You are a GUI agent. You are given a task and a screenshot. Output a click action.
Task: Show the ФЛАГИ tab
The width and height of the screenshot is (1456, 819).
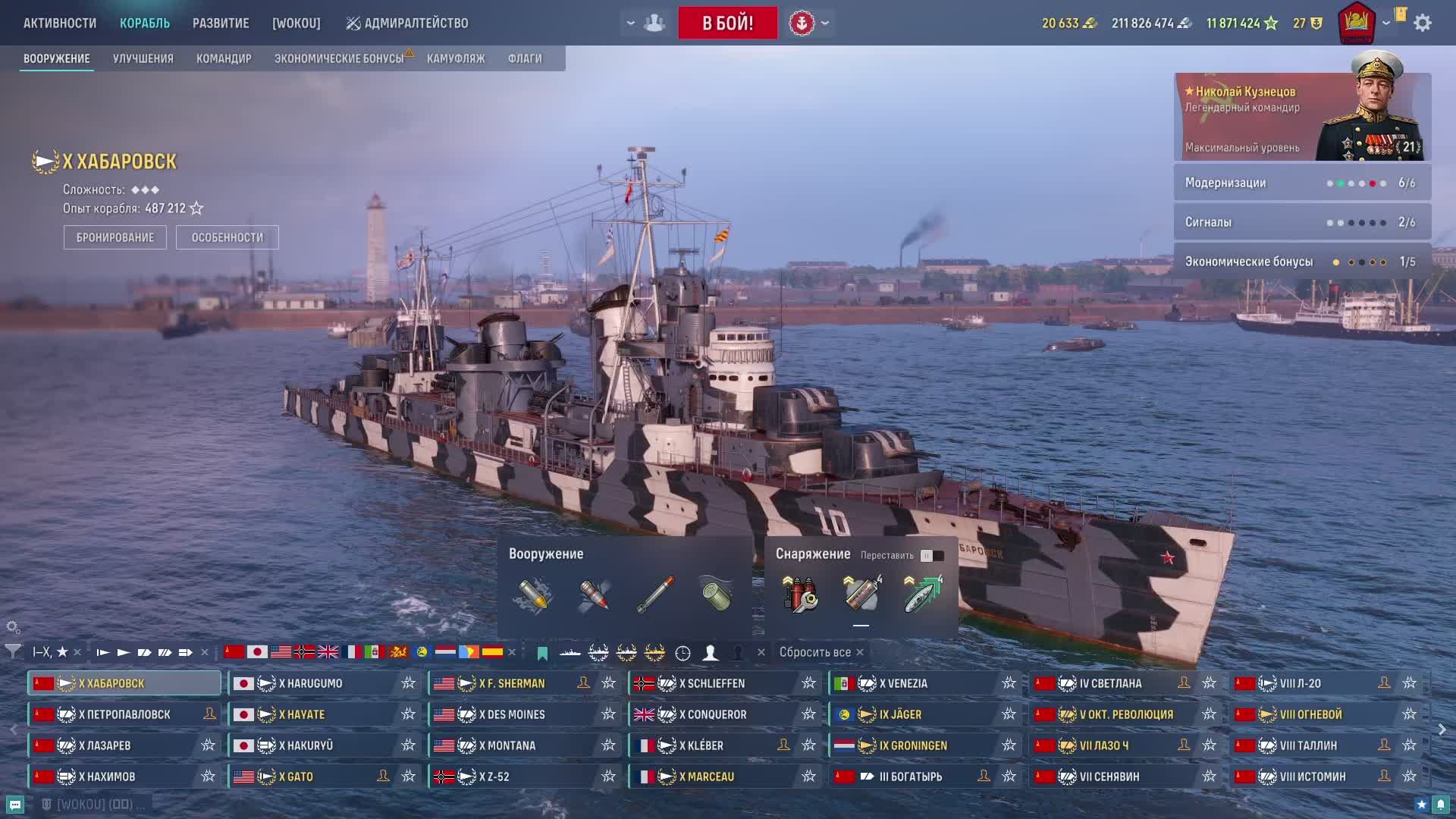(525, 58)
